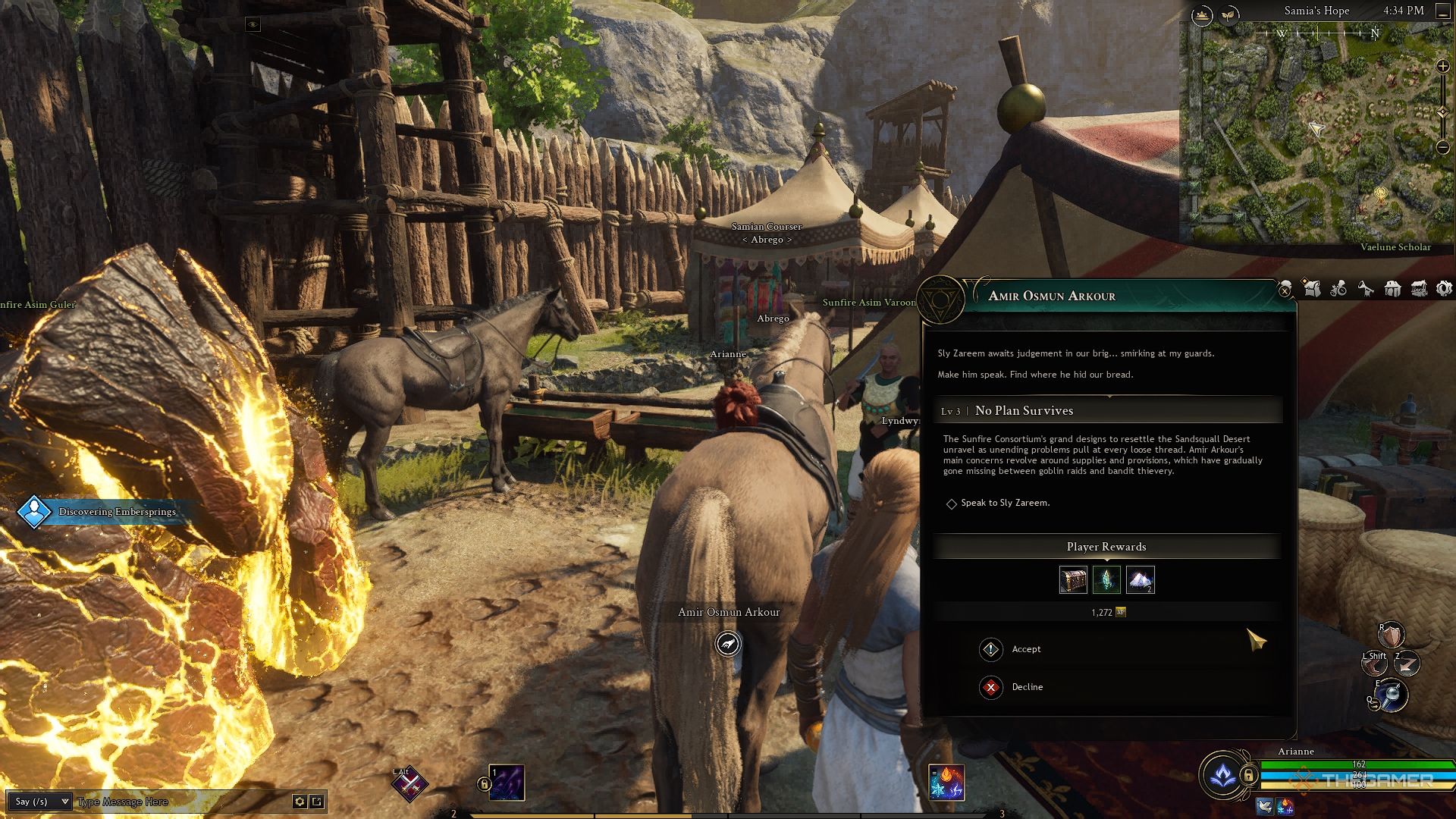Zoom out the minimap
The image size is (1456, 819).
point(1443,147)
